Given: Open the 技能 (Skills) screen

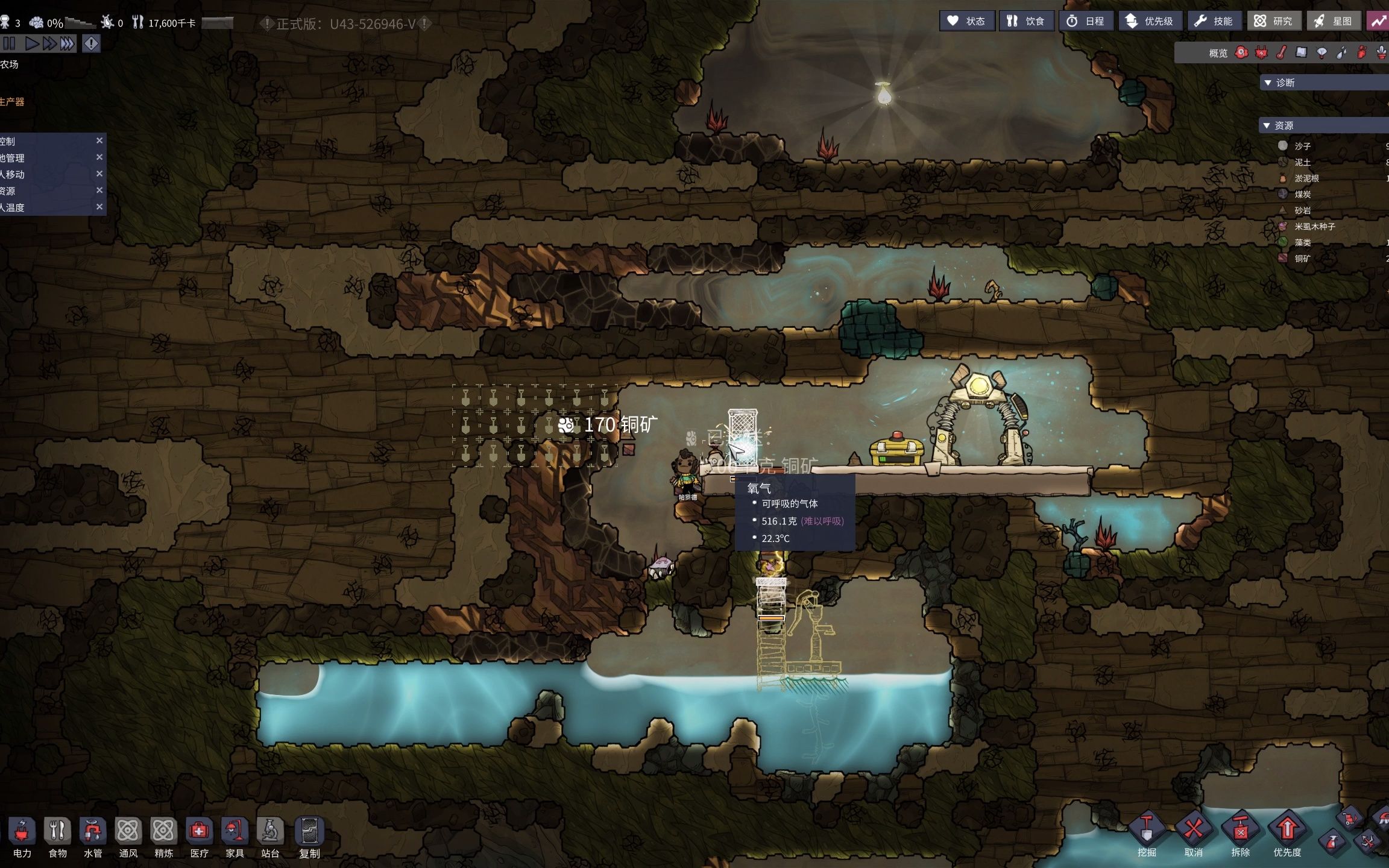Looking at the screenshot, I should [1214, 21].
